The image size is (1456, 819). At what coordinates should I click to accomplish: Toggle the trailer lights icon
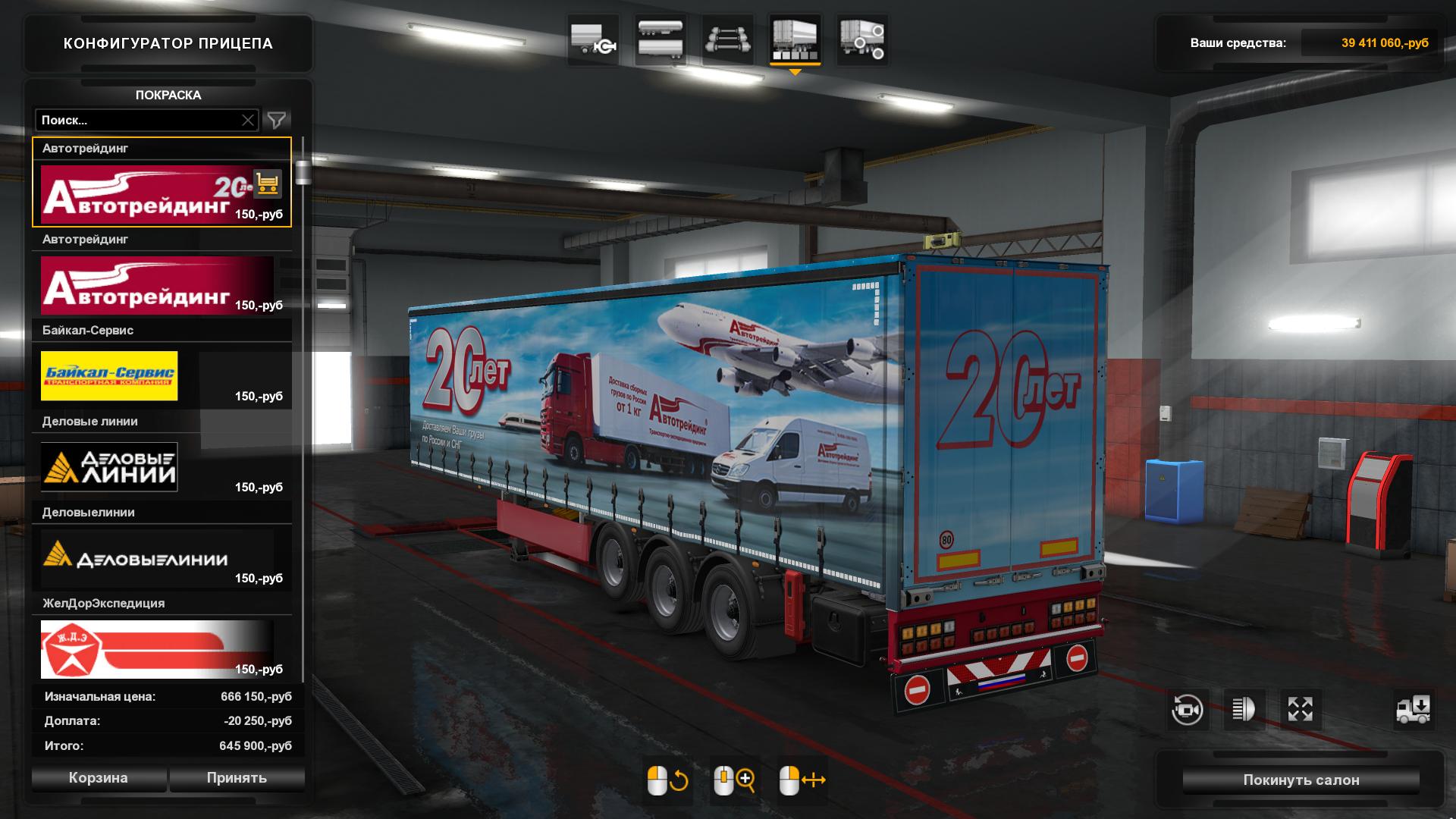1244,710
